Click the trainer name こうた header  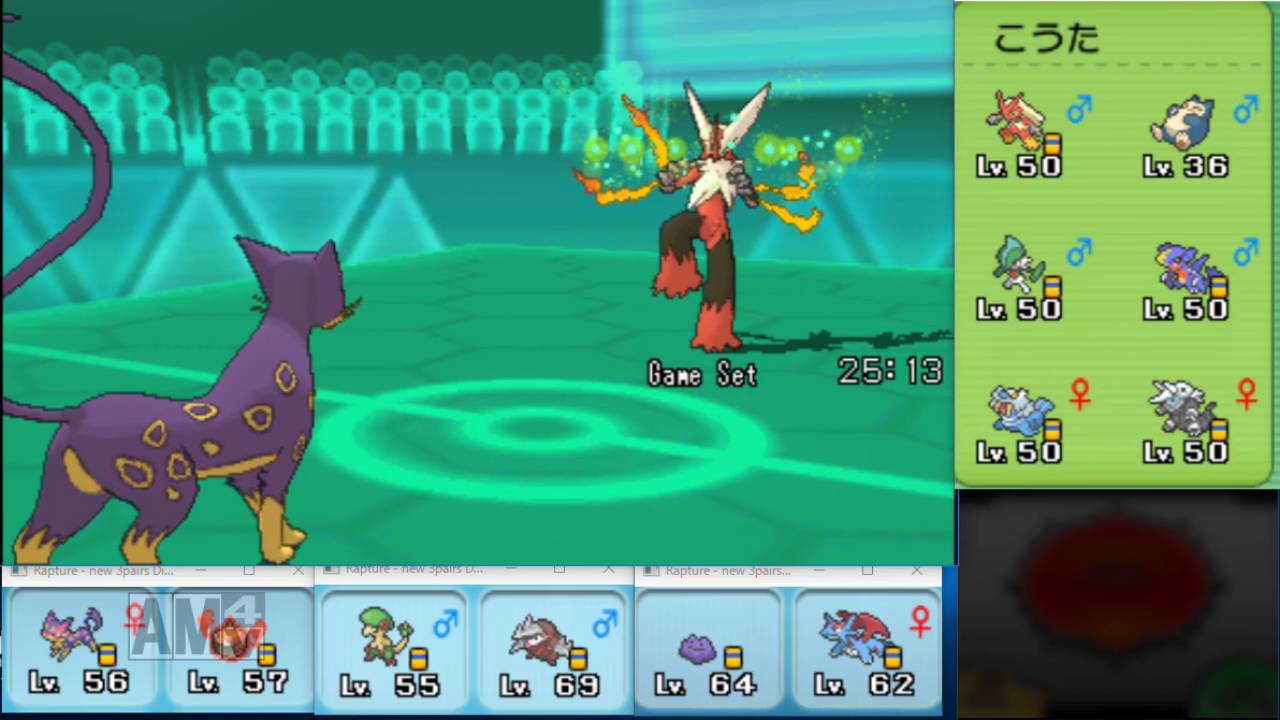(x=1046, y=38)
